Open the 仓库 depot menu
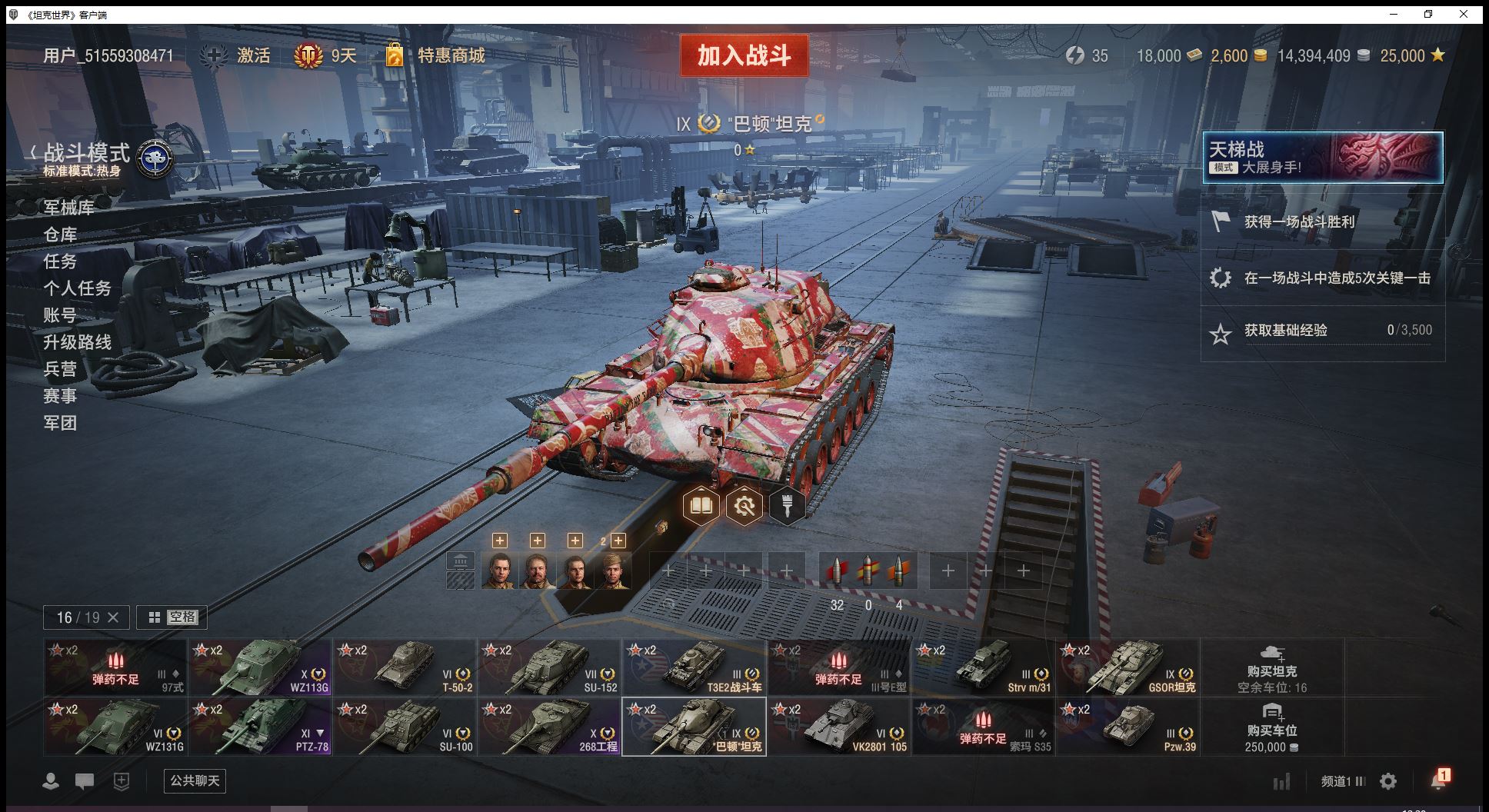This screenshot has height=812, width=1489. tap(60, 235)
